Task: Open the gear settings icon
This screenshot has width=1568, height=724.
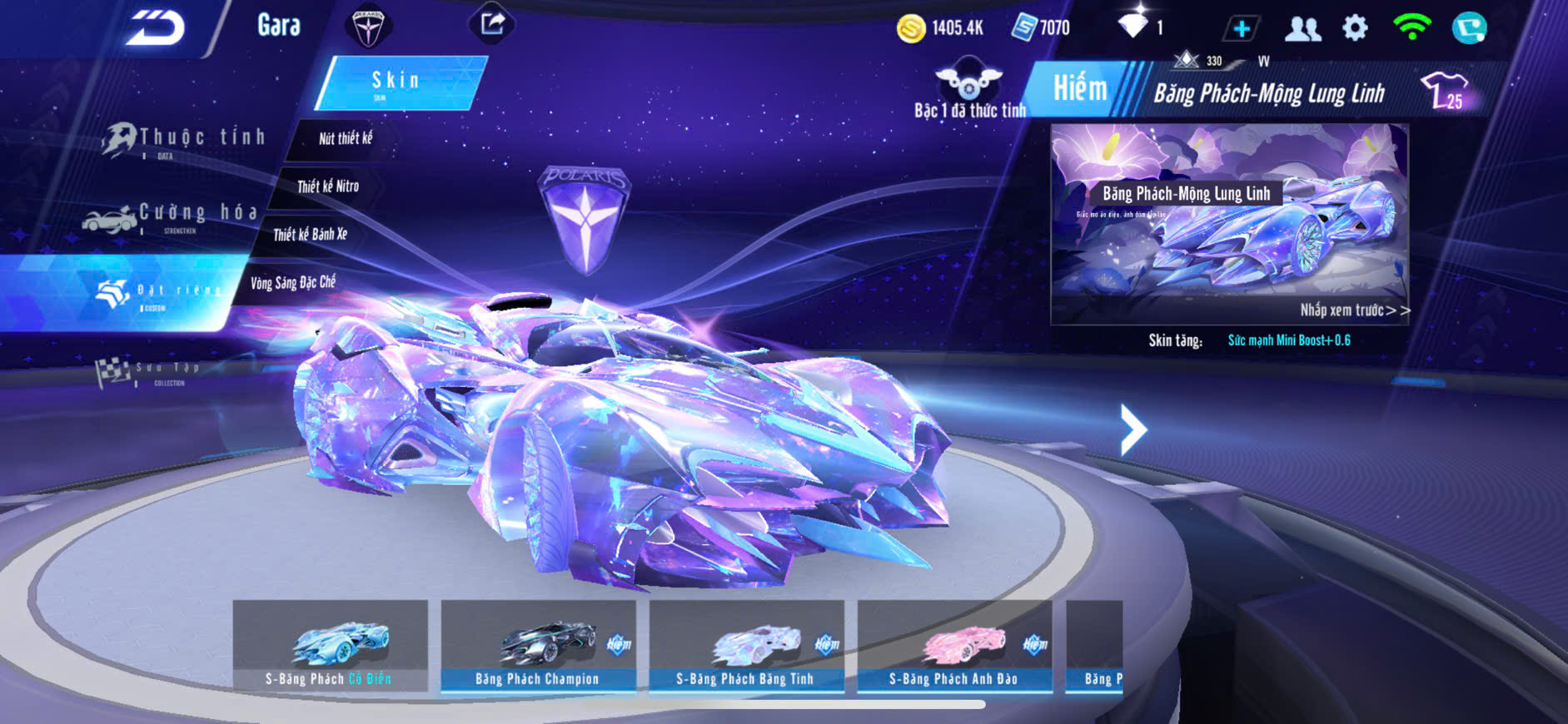Action: (x=1355, y=28)
